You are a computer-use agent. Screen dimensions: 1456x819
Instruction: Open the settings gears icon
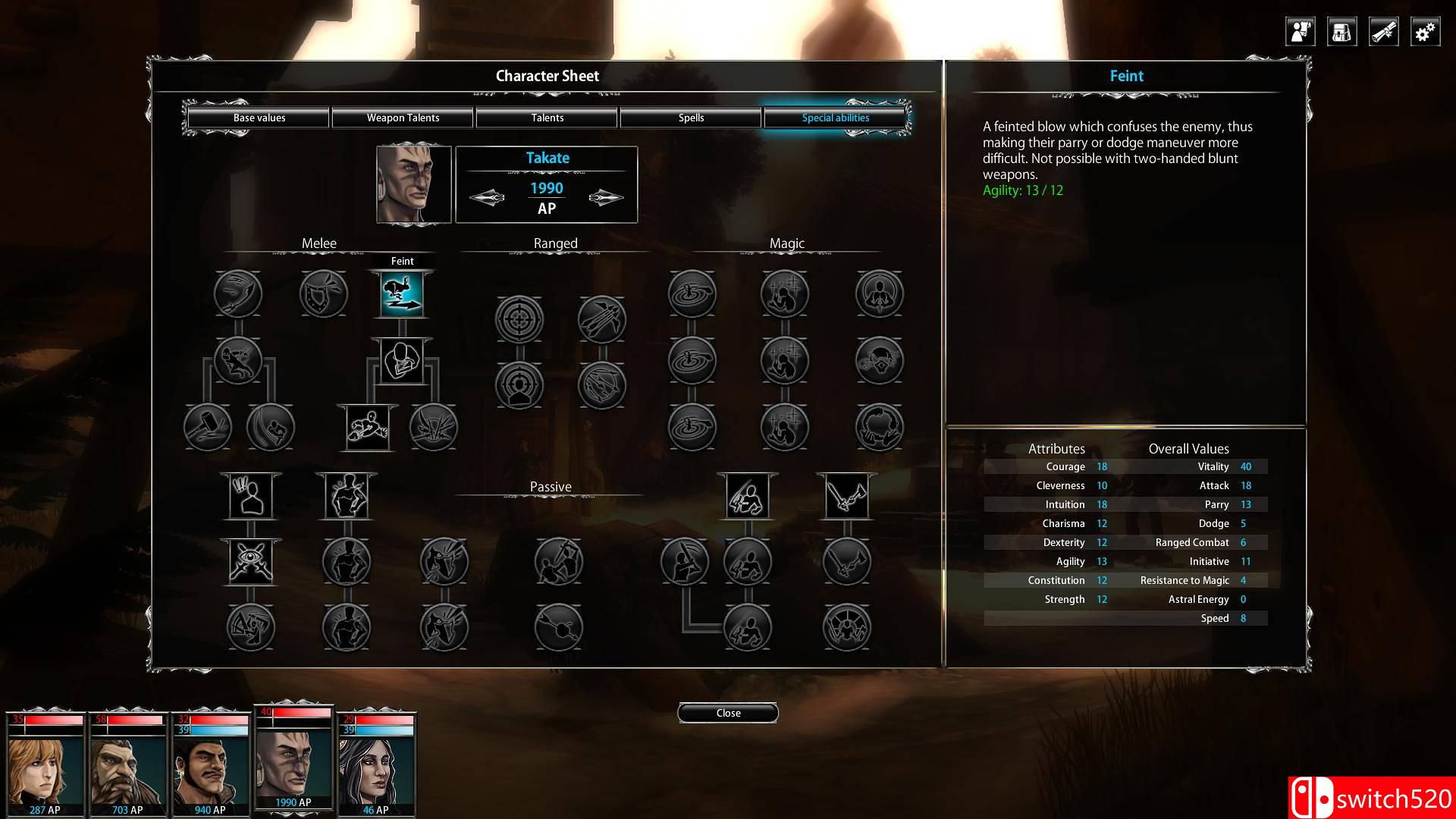coord(1425,32)
